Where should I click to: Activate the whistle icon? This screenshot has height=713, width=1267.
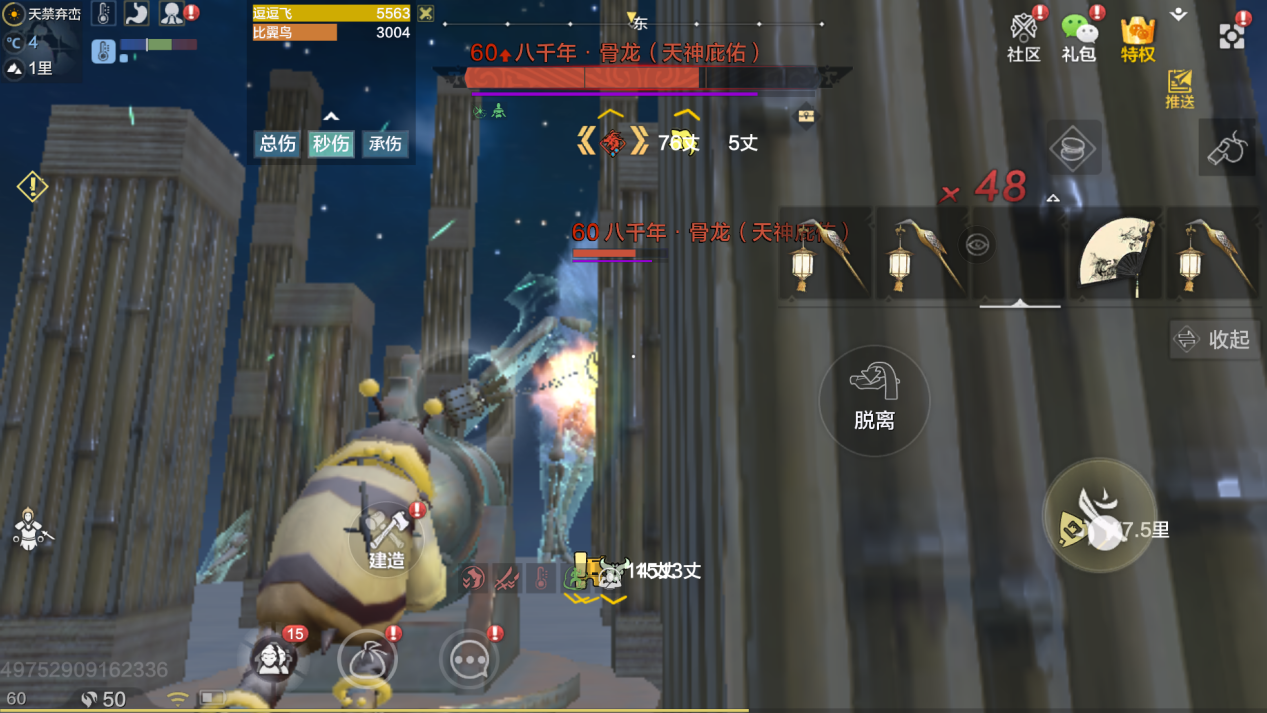pos(1227,148)
